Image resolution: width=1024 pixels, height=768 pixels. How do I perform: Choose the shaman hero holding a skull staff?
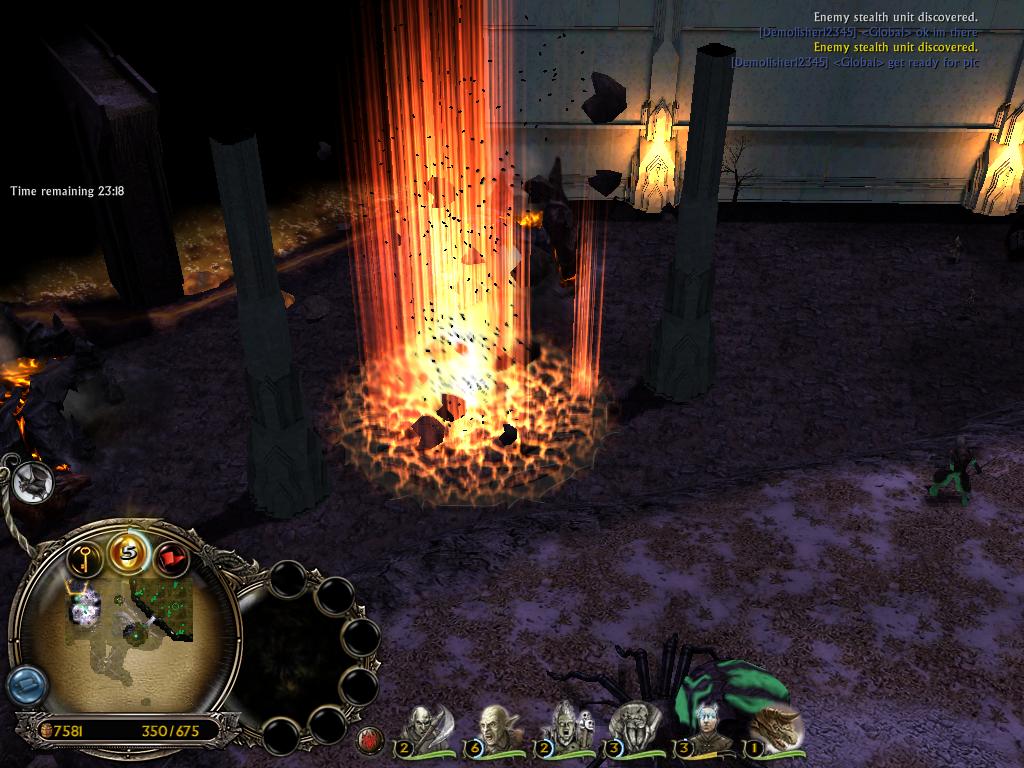(x=565, y=729)
